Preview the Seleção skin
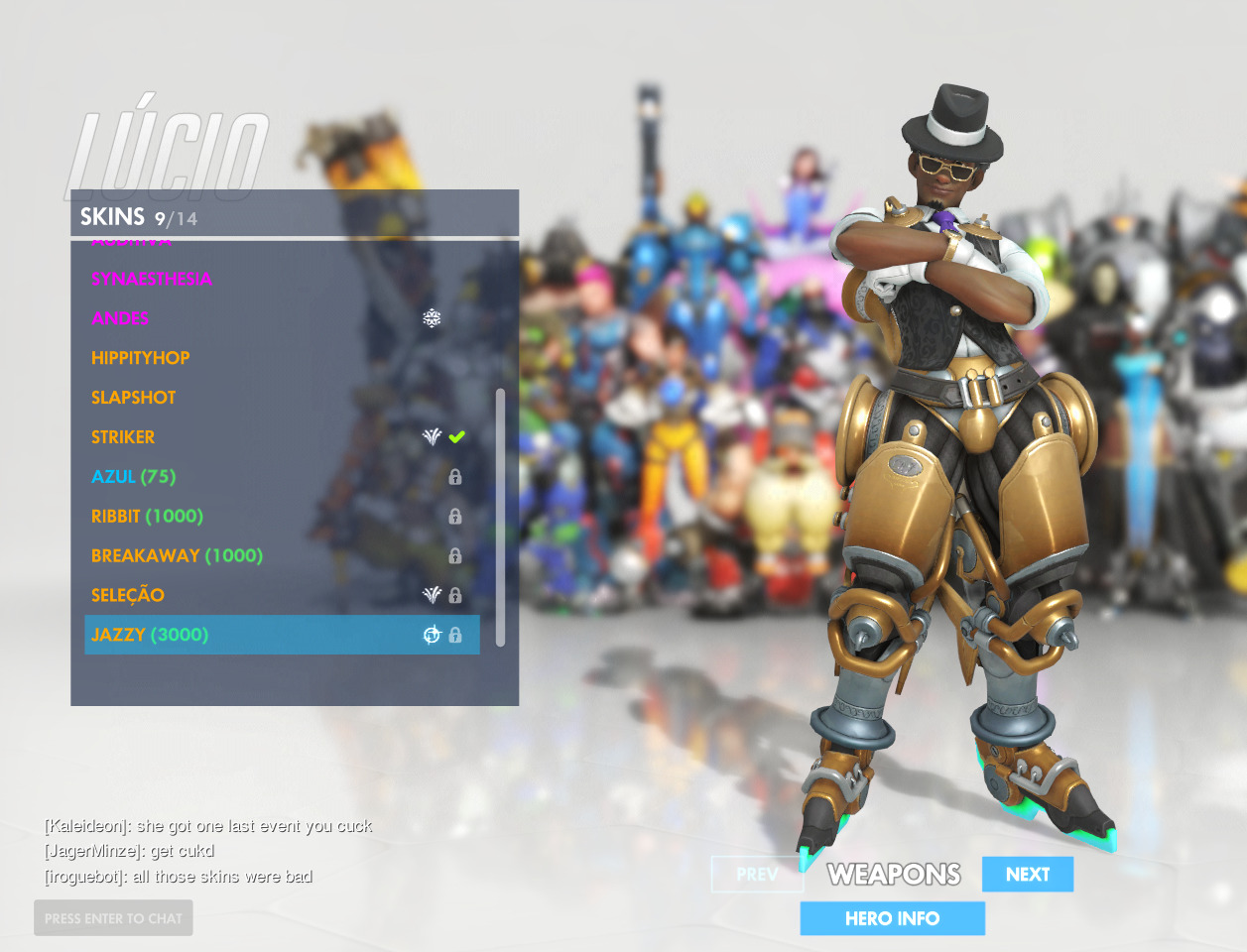The image size is (1247, 952). (x=128, y=596)
